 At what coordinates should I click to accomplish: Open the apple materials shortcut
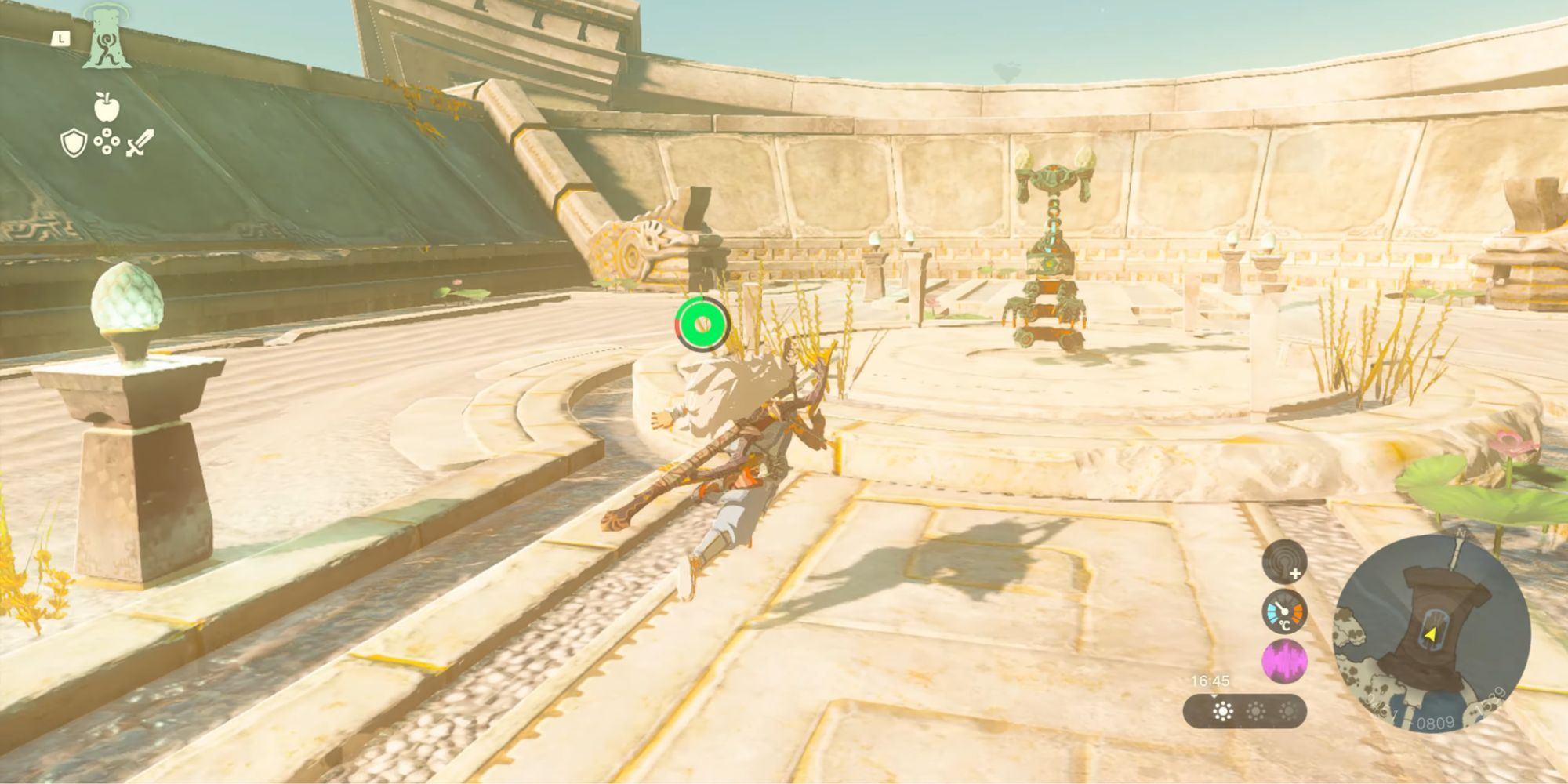pos(107,107)
